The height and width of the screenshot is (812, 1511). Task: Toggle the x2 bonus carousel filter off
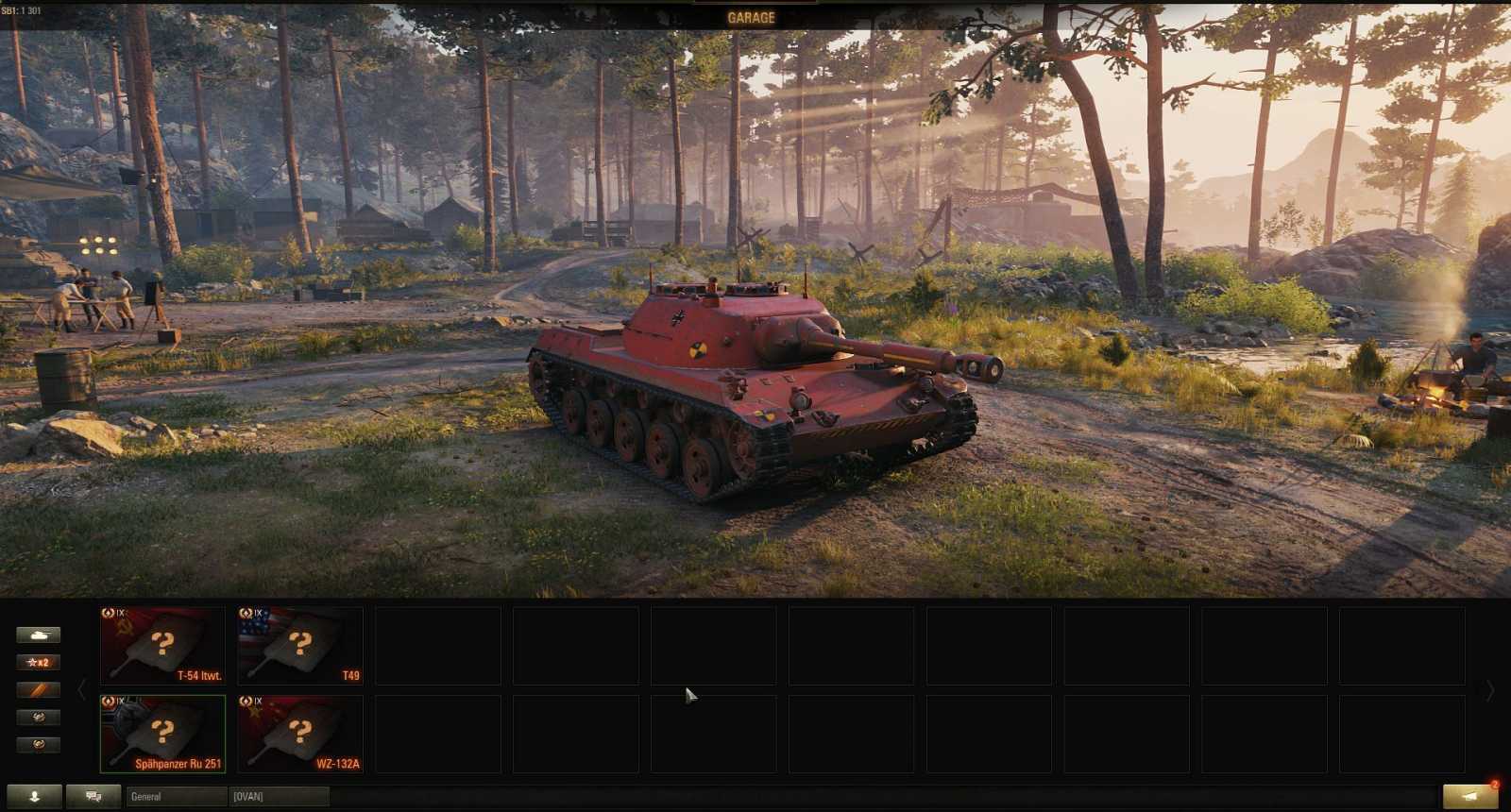40,662
